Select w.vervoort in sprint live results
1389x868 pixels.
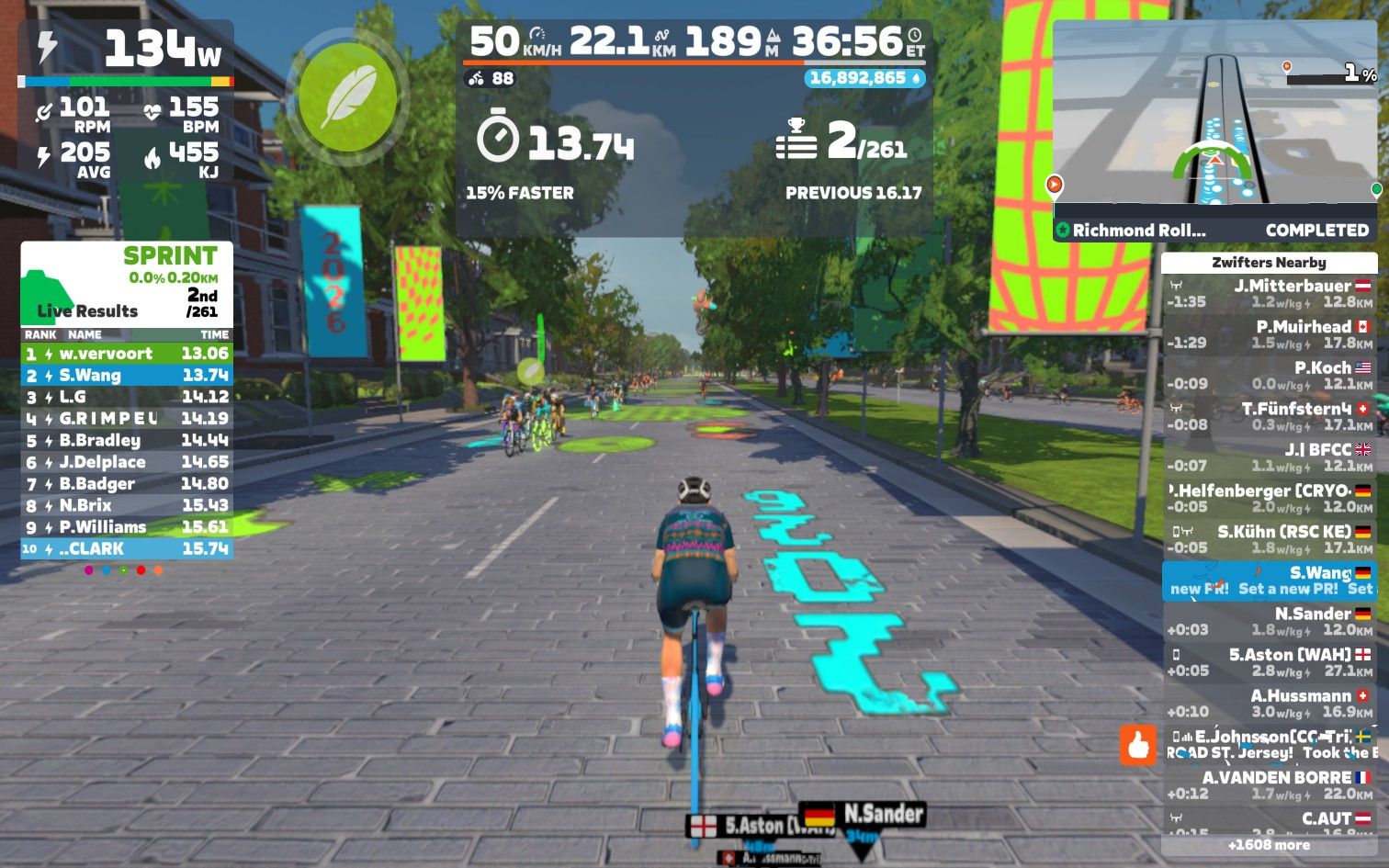point(127,354)
